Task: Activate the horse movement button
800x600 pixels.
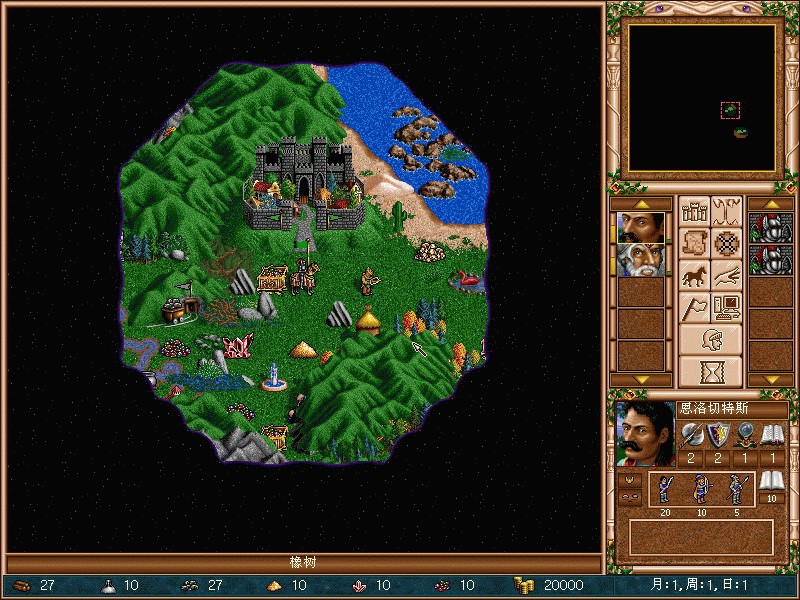Action: 694,275
